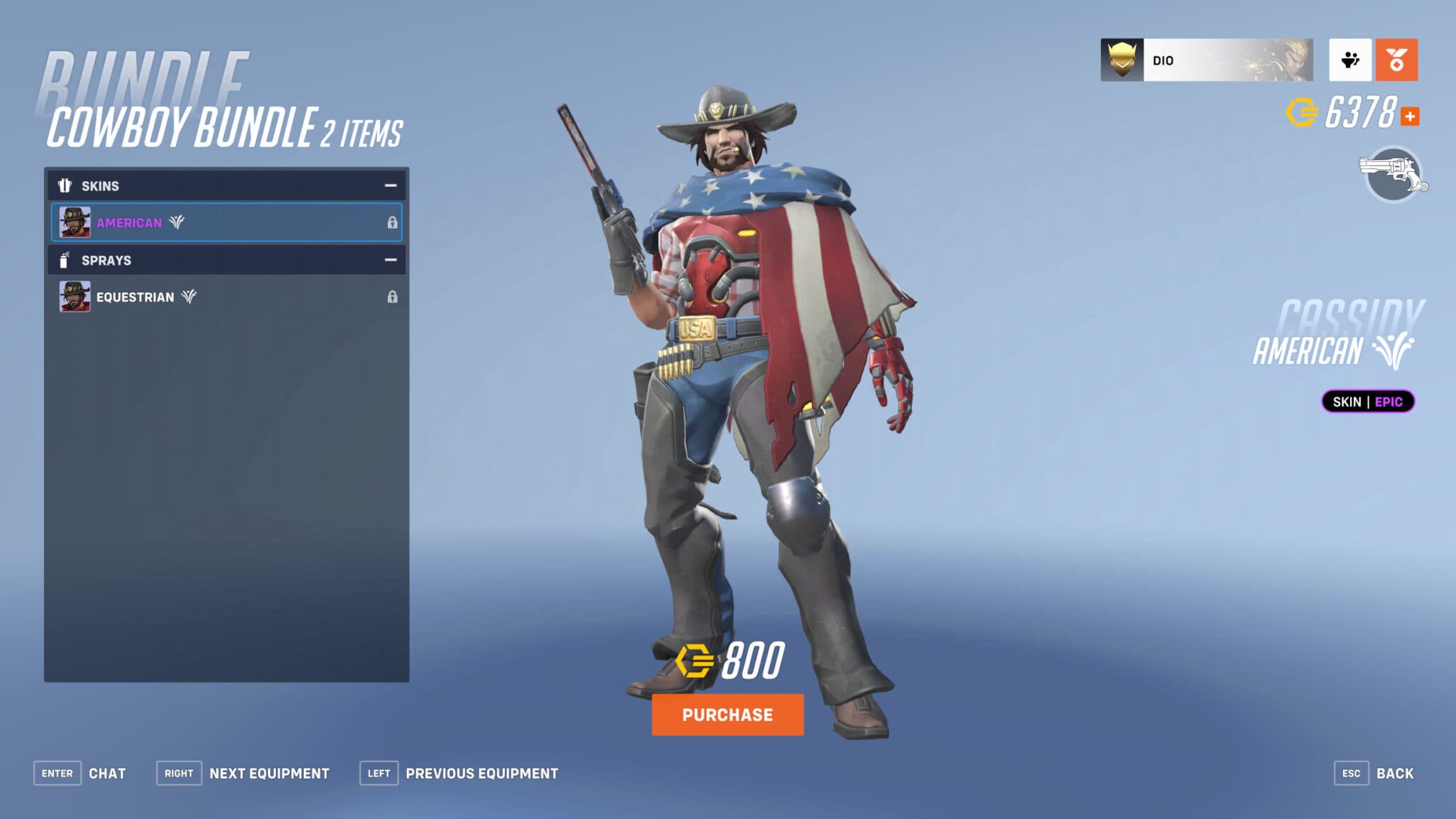The image size is (1456, 819).
Task: Open the challenges medal icon top right
Action: click(1396, 60)
